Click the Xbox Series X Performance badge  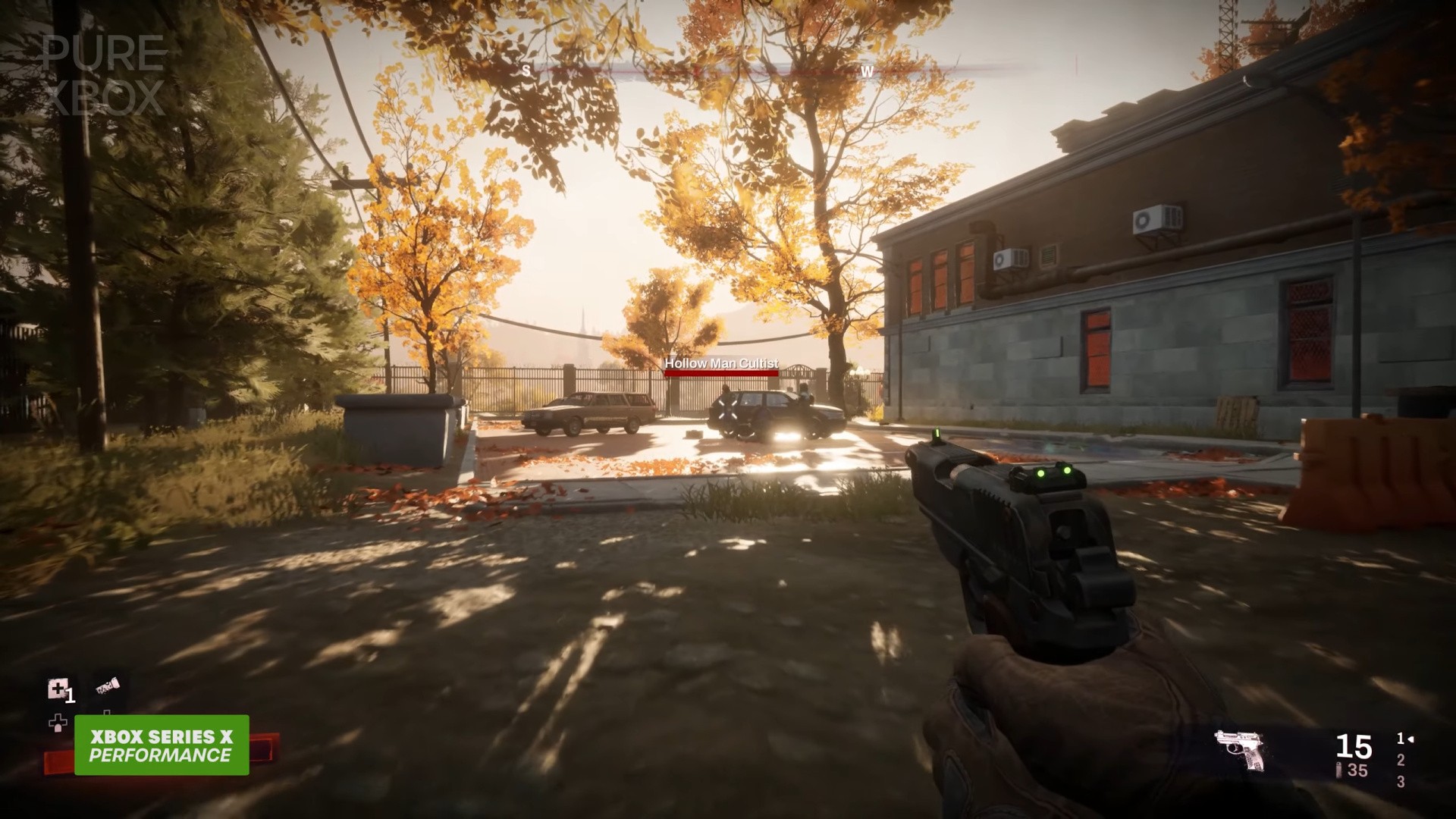point(162,745)
